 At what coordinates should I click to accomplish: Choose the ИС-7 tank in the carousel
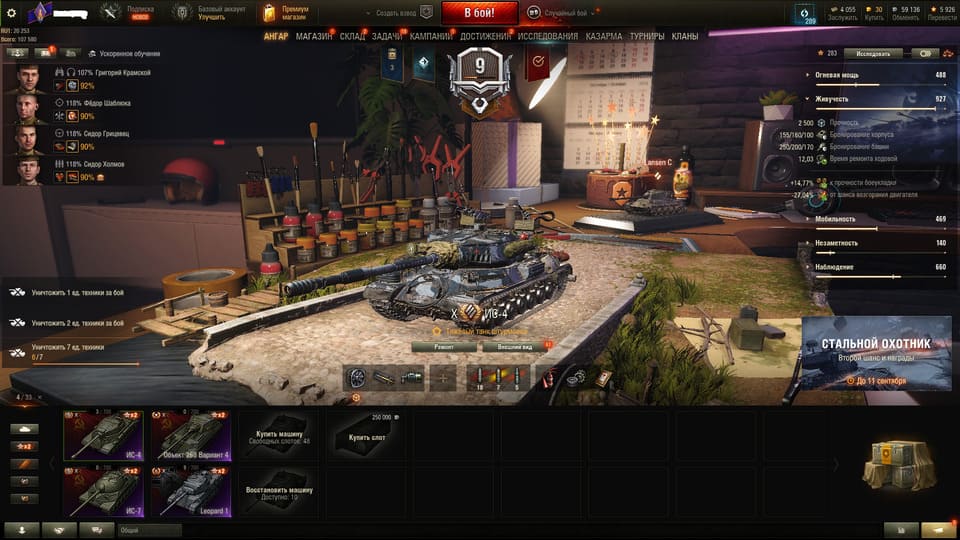[x=103, y=491]
